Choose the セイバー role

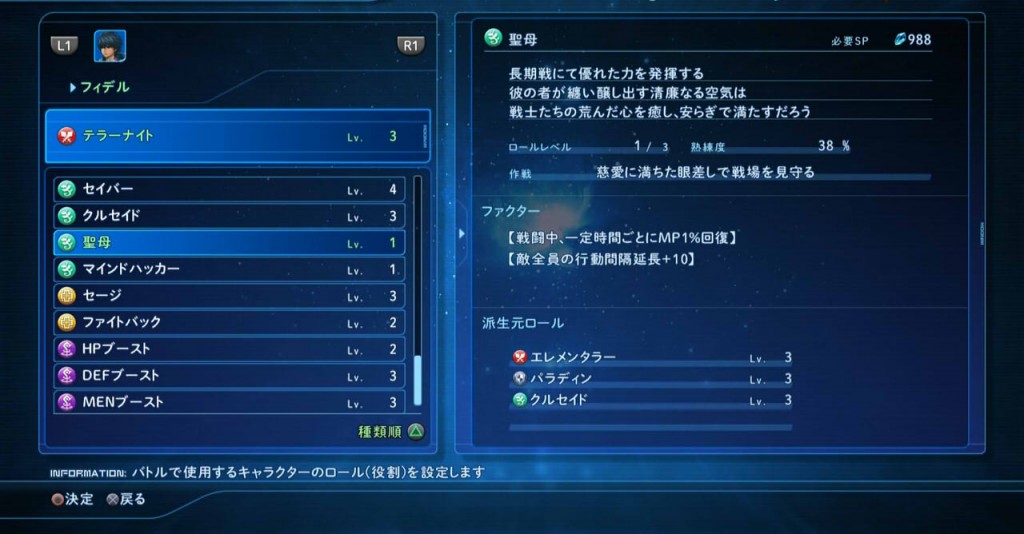(x=229, y=189)
